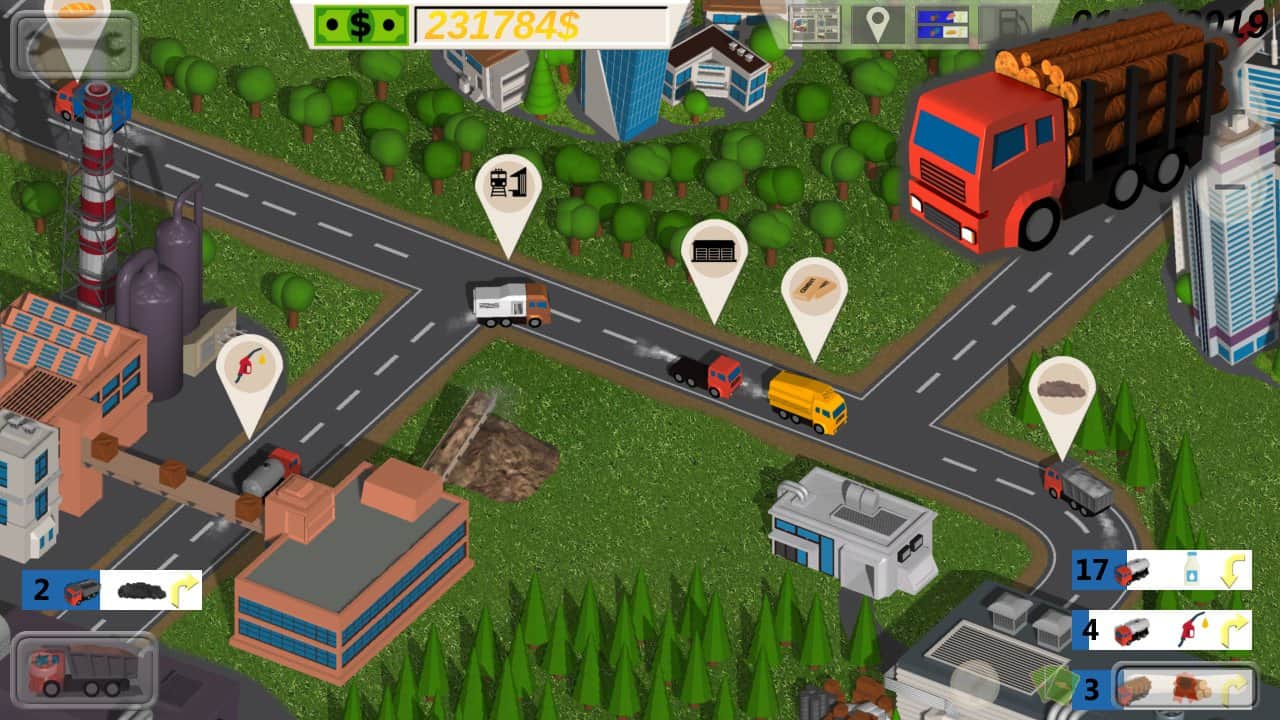Open the trucks overview icon in the top bar
1280x720 pixels.
click(x=940, y=22)
